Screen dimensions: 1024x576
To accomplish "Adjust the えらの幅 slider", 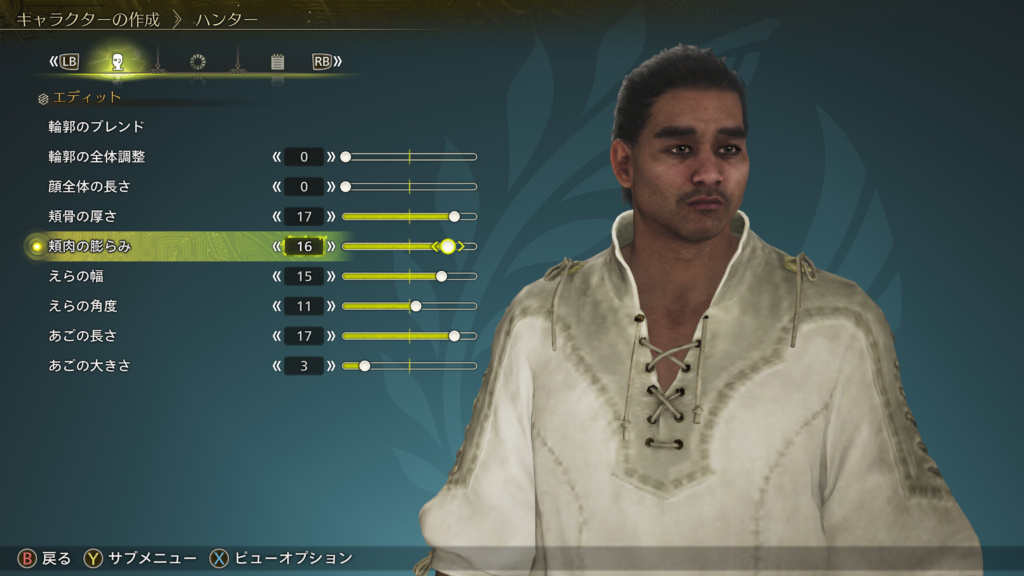I will click(409, 276).
